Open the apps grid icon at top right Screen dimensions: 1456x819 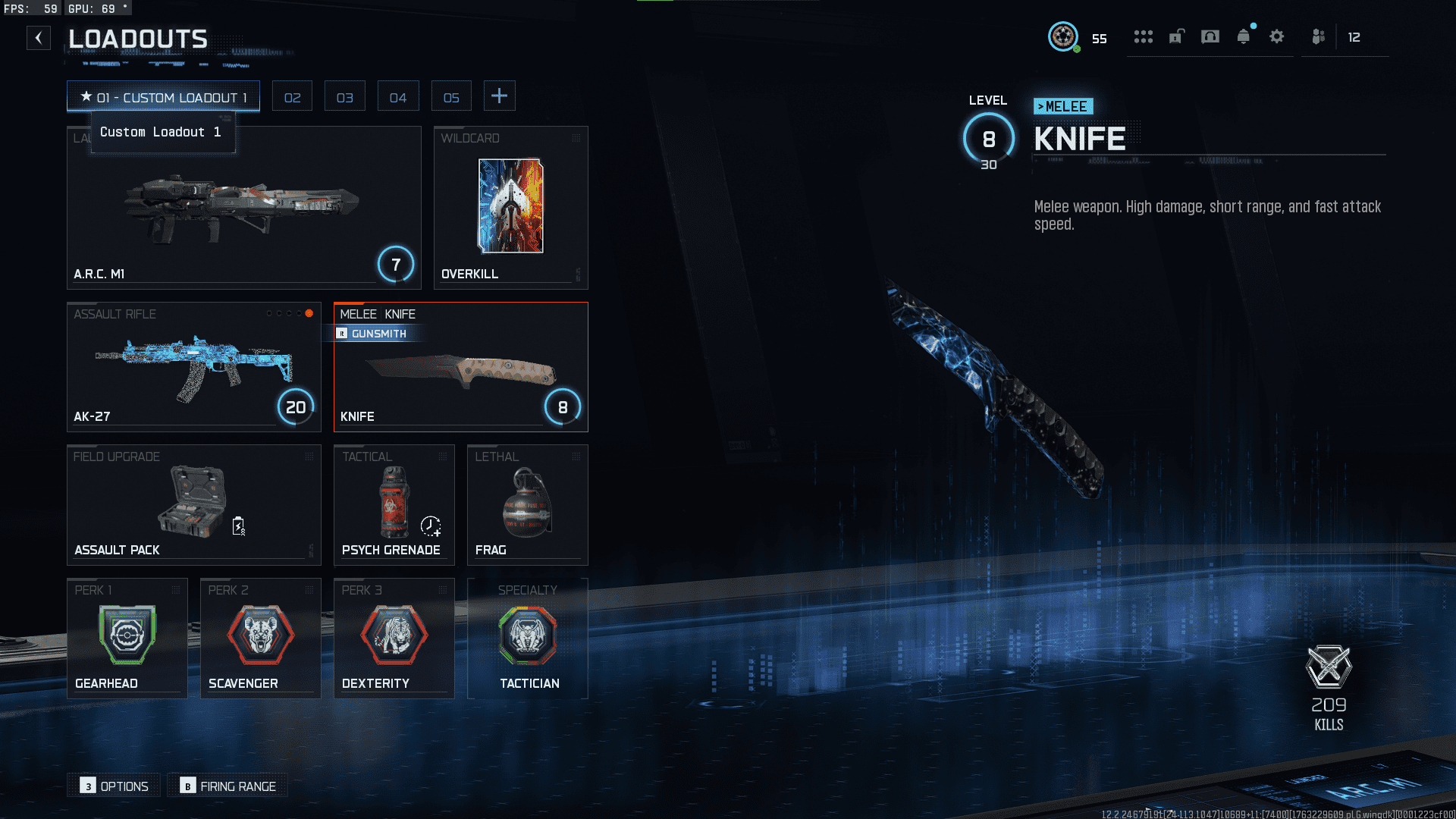coord(1143,36)
